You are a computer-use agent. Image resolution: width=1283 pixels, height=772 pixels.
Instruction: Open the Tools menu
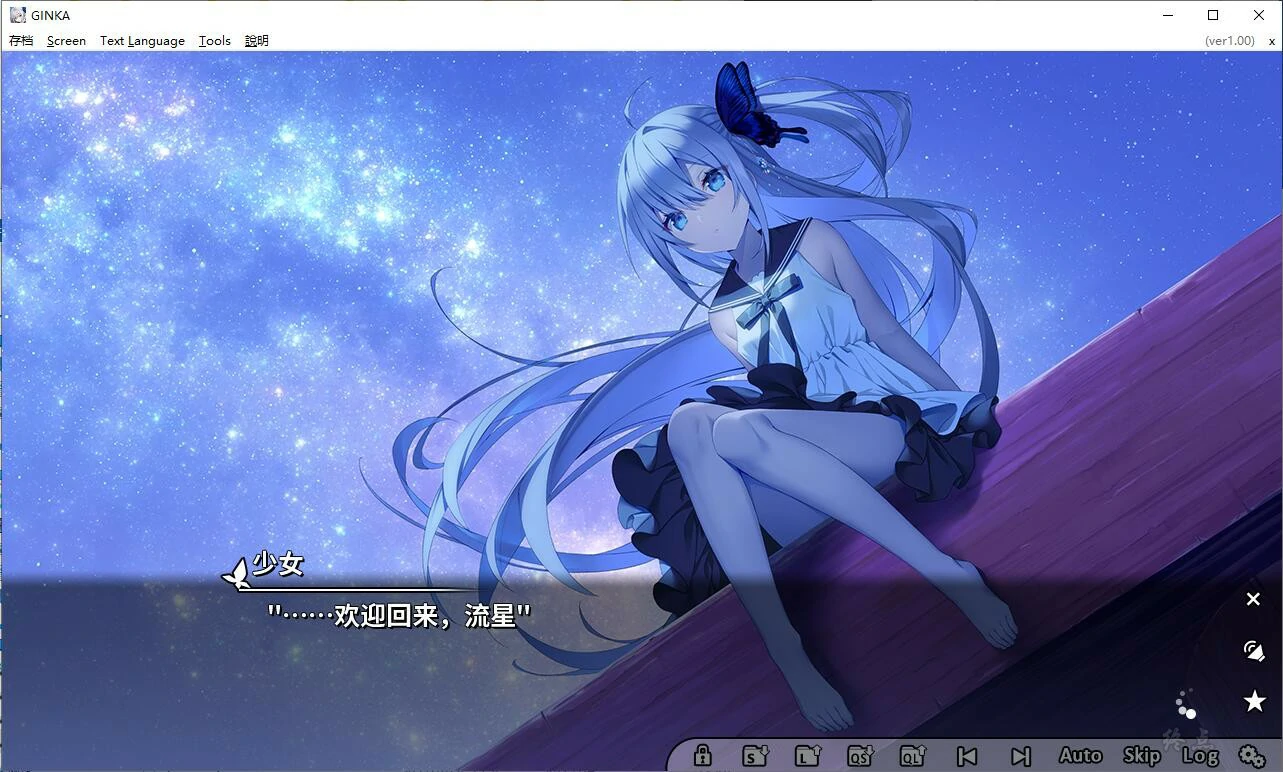coord(214,40)
